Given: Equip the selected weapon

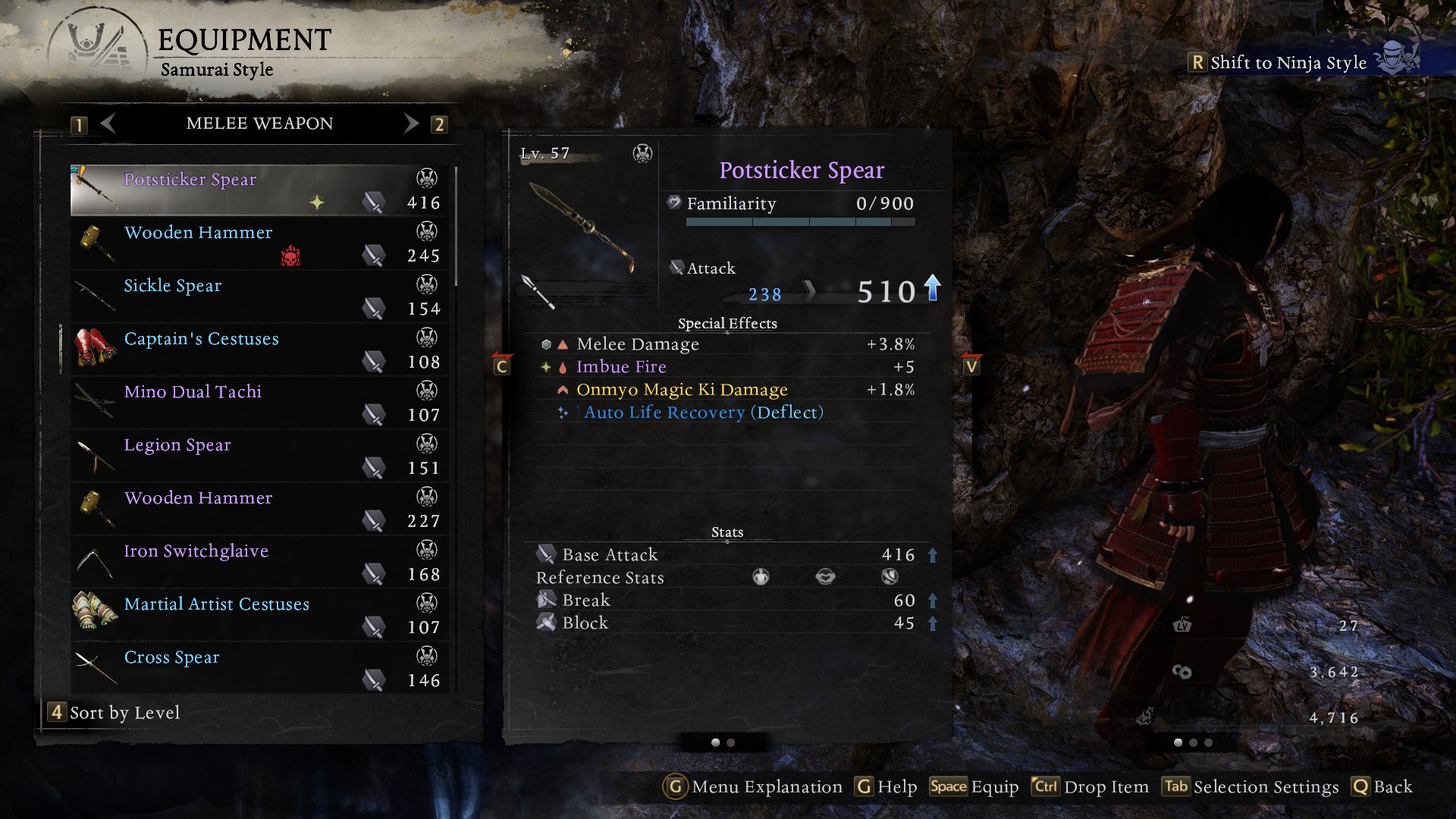Looking at the screenshot, I should [974, 787].
